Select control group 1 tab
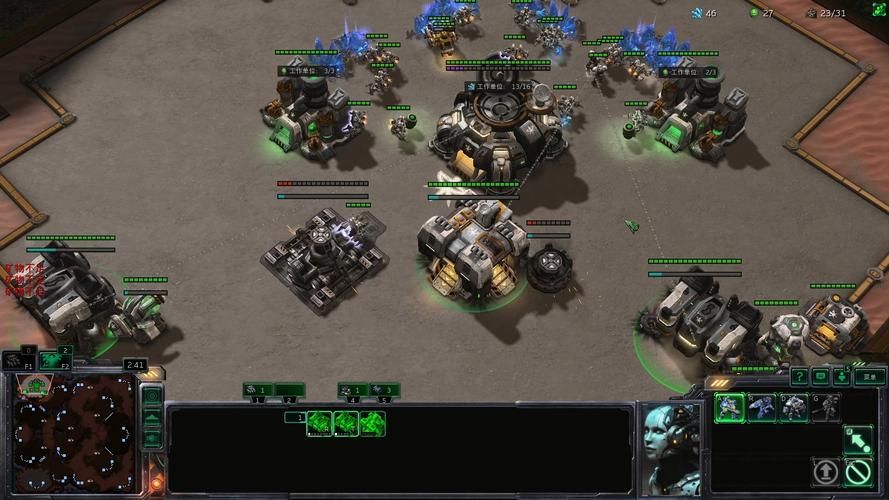 tap(258, 390)
